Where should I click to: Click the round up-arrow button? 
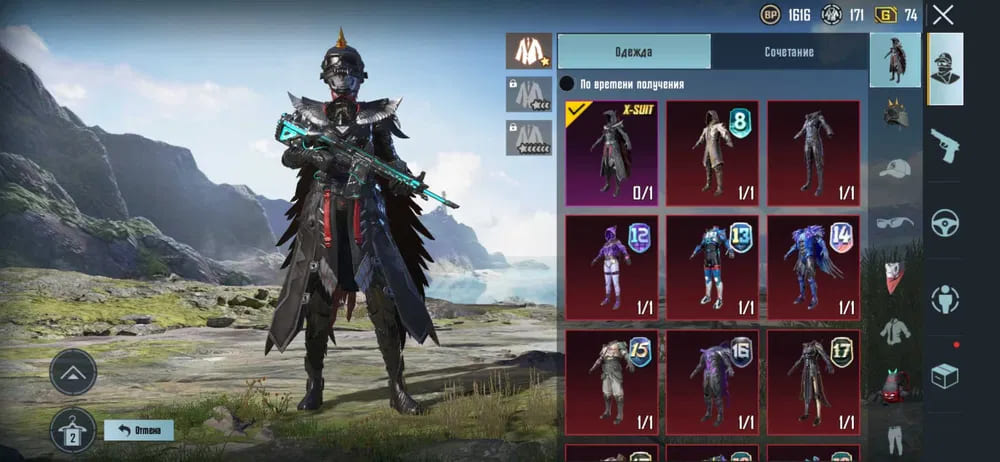coord(73,371)
